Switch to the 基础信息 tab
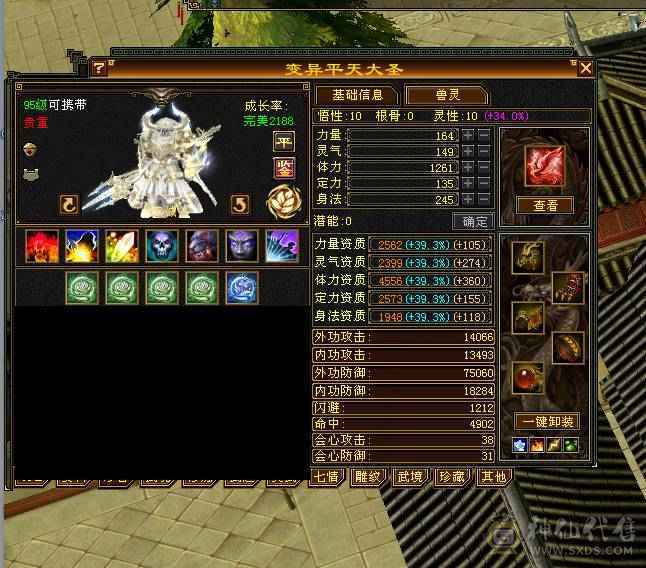Image resolution: width=646 pixels, height=568 pixels. [x=357, y=96]
